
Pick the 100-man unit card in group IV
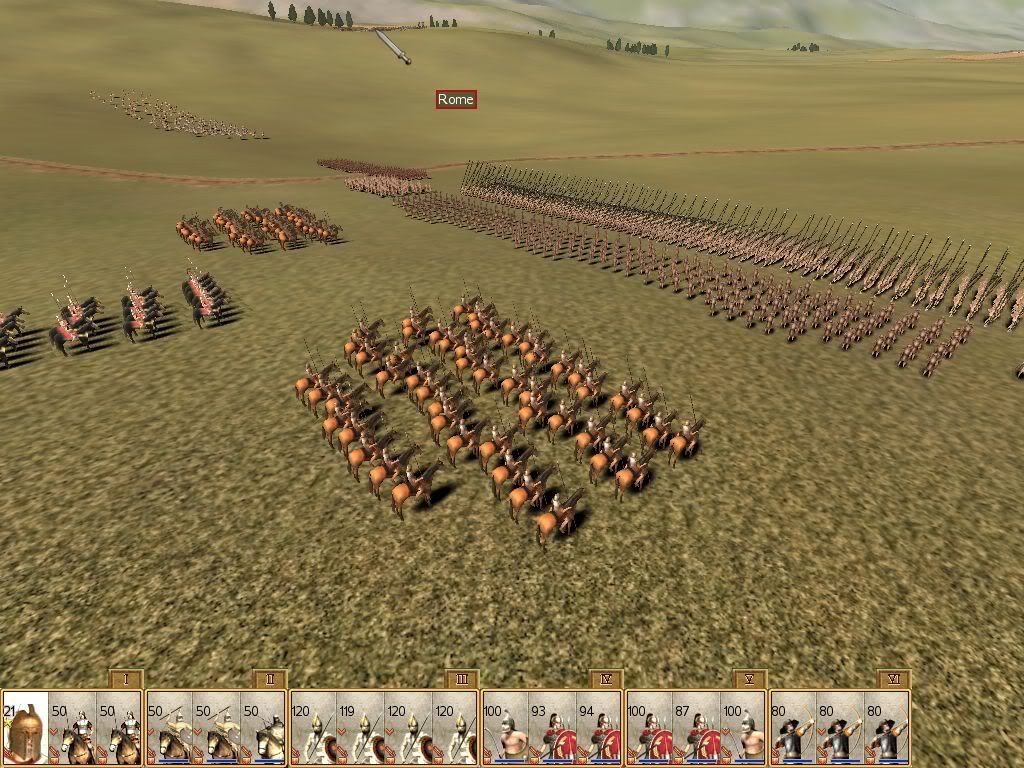[505, 727]
